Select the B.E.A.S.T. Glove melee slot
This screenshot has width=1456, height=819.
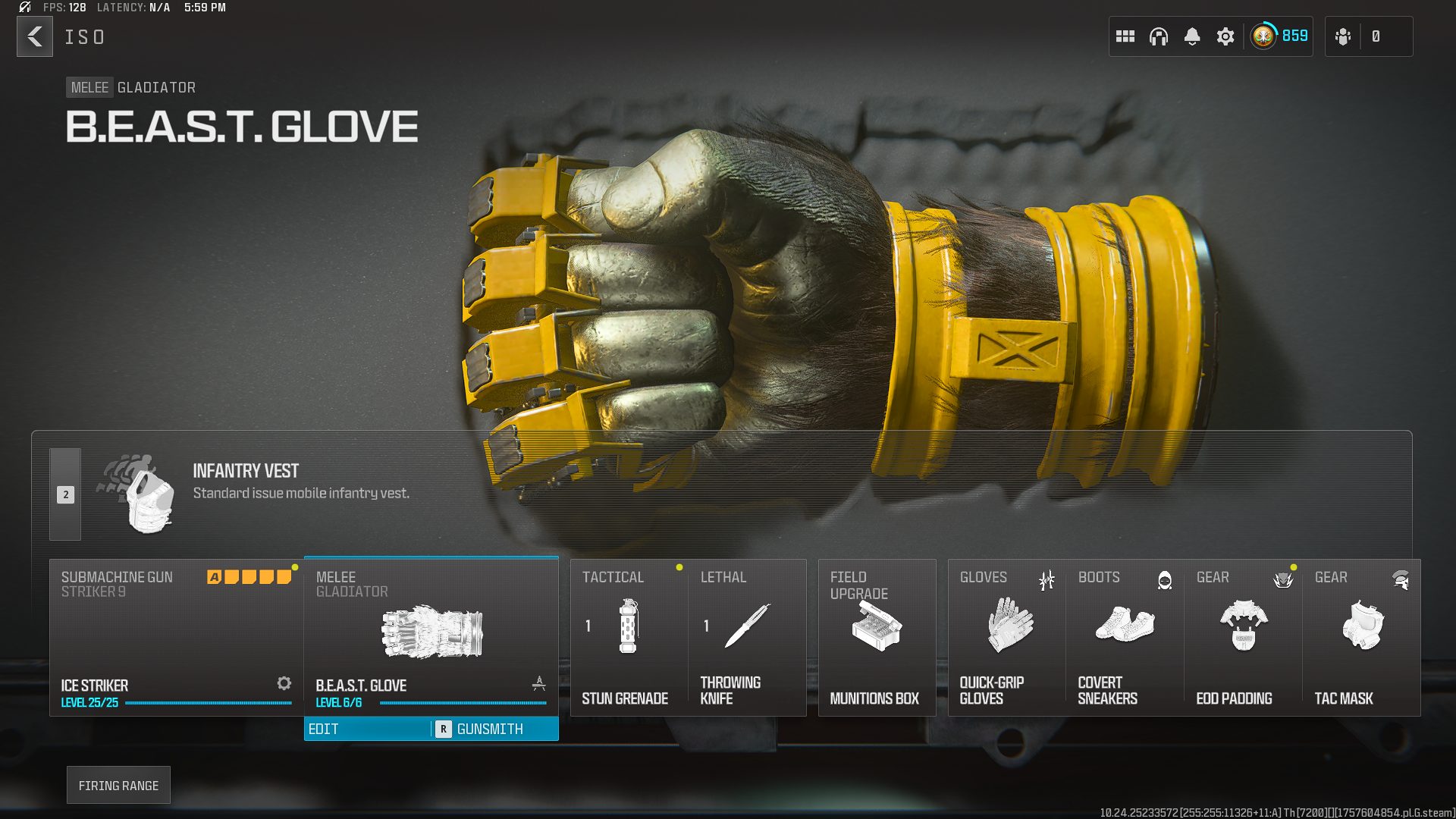[x=431, y=635]
